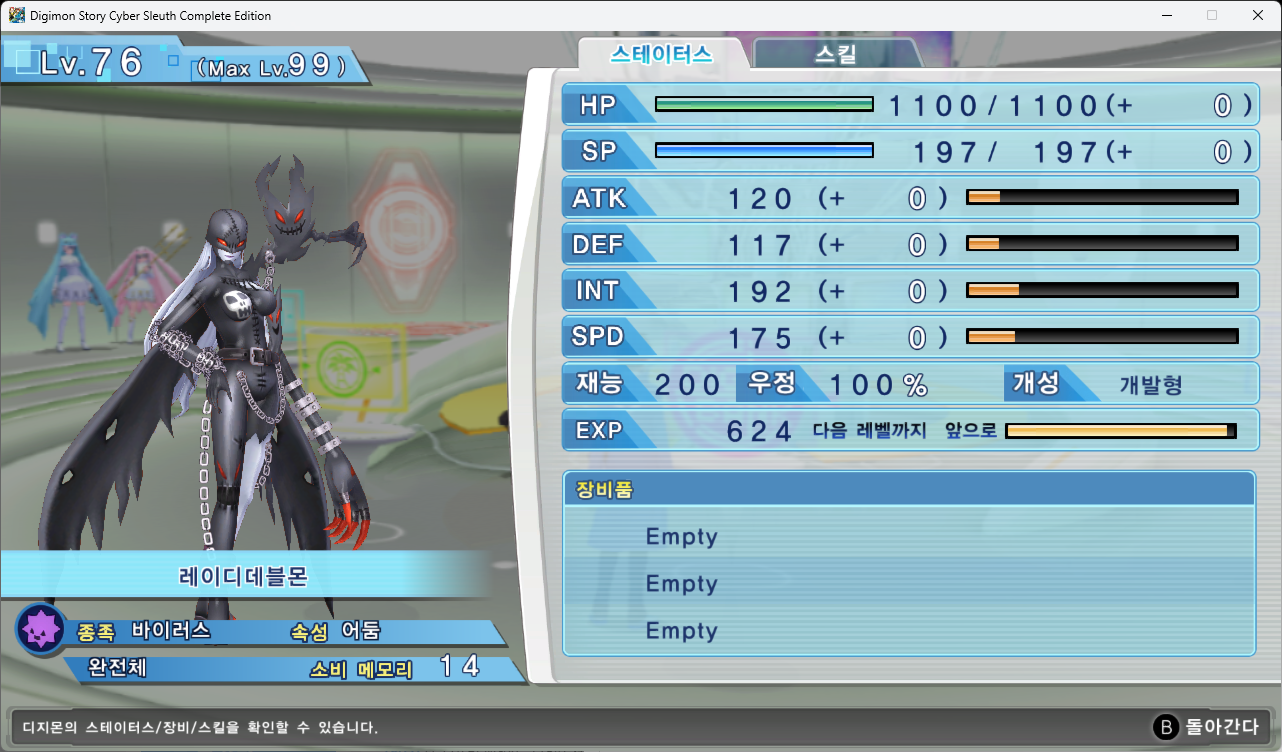Select the 스테이터스 tab
This screenshot has height=752, width=1282.
[x=661, y=54]
